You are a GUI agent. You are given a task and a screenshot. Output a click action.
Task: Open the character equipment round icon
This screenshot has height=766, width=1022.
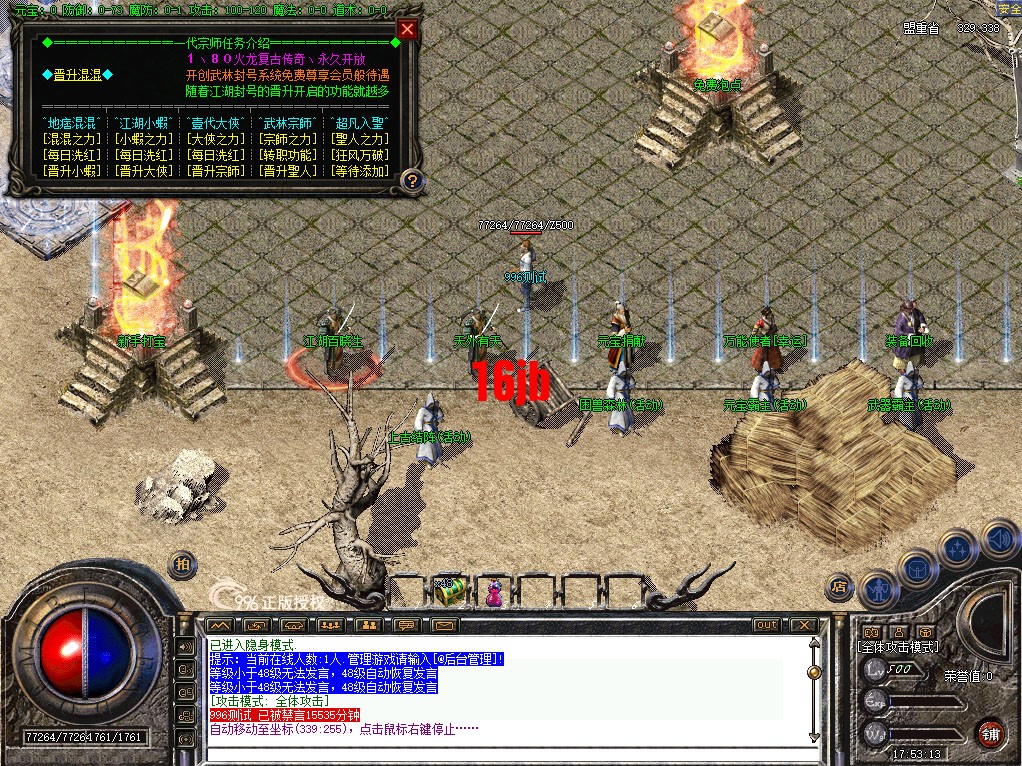877,588
